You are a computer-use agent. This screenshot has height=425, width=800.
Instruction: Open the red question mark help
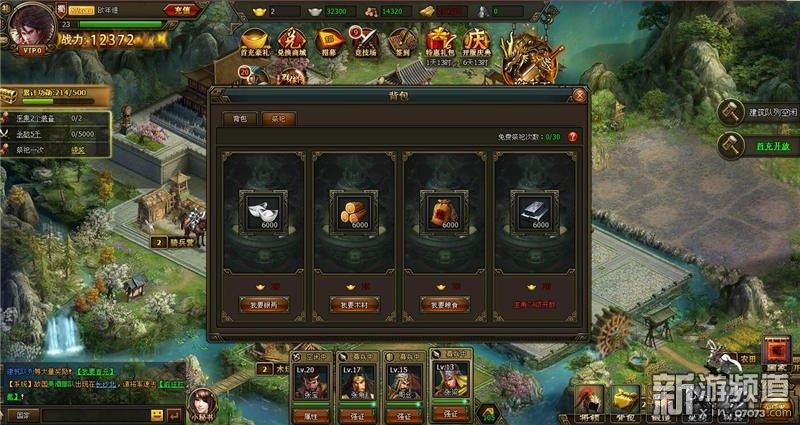click(x=573, y=136)
